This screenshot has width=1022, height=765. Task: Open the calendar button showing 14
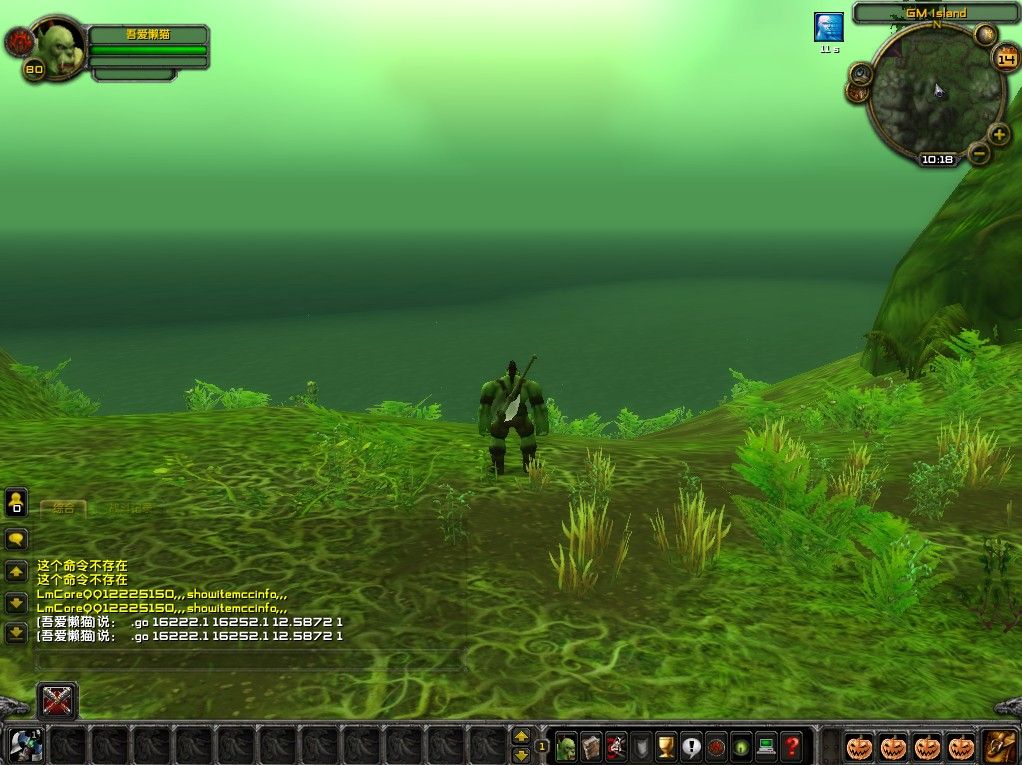[x=1005, y=58]
